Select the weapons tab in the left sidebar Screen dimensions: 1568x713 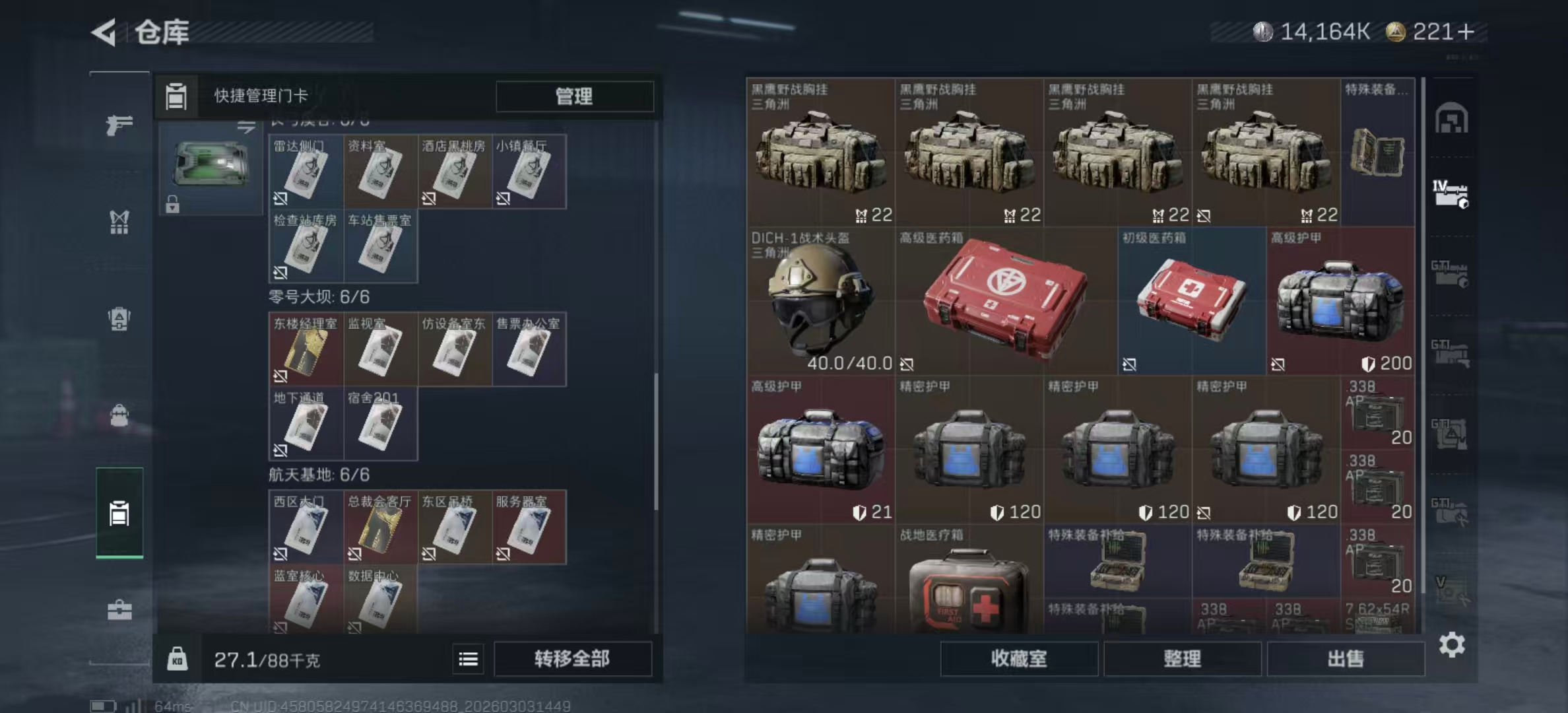pos(119,125)
